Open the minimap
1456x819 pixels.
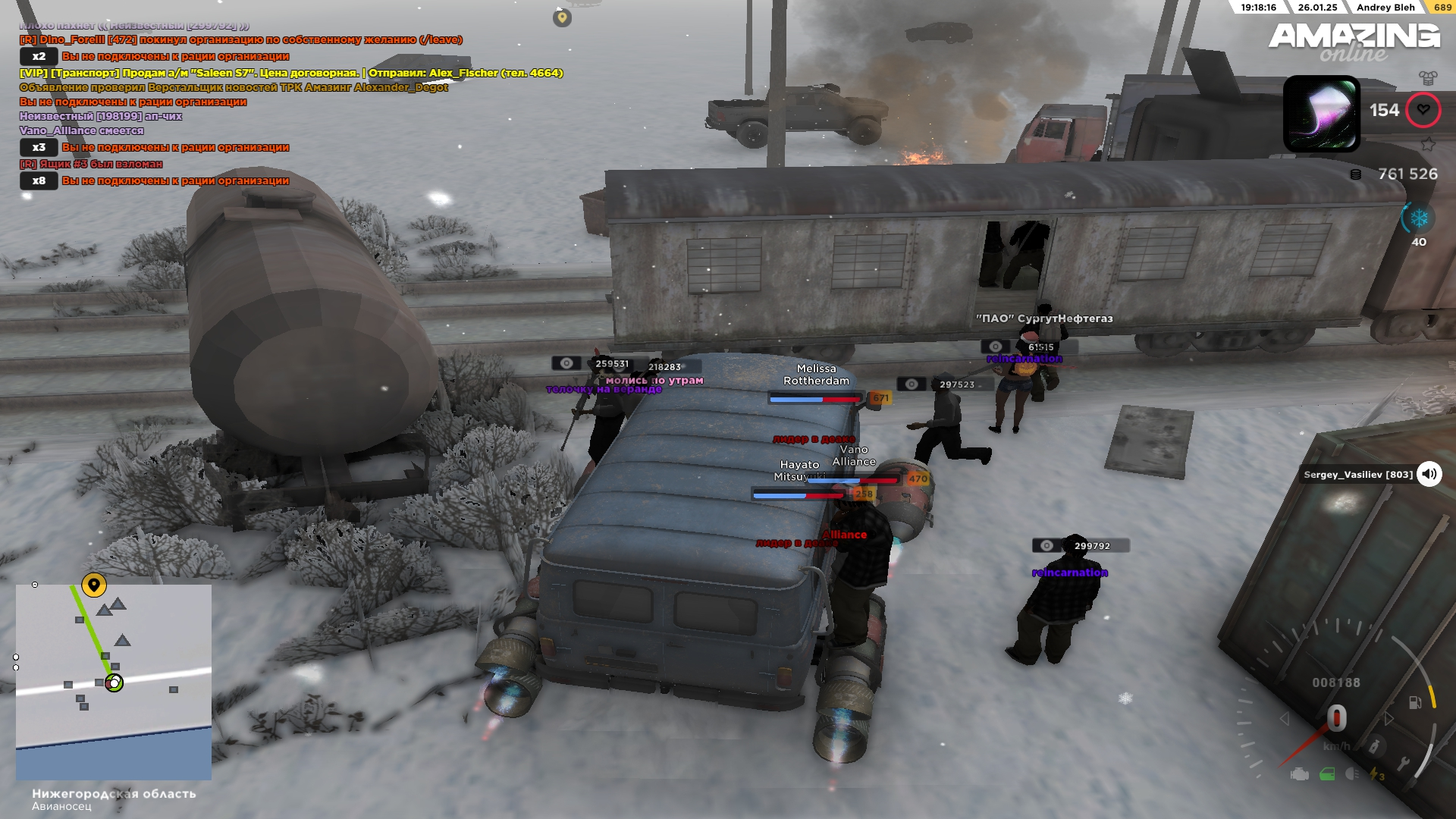pyautogui.click(x=114, y=681)
